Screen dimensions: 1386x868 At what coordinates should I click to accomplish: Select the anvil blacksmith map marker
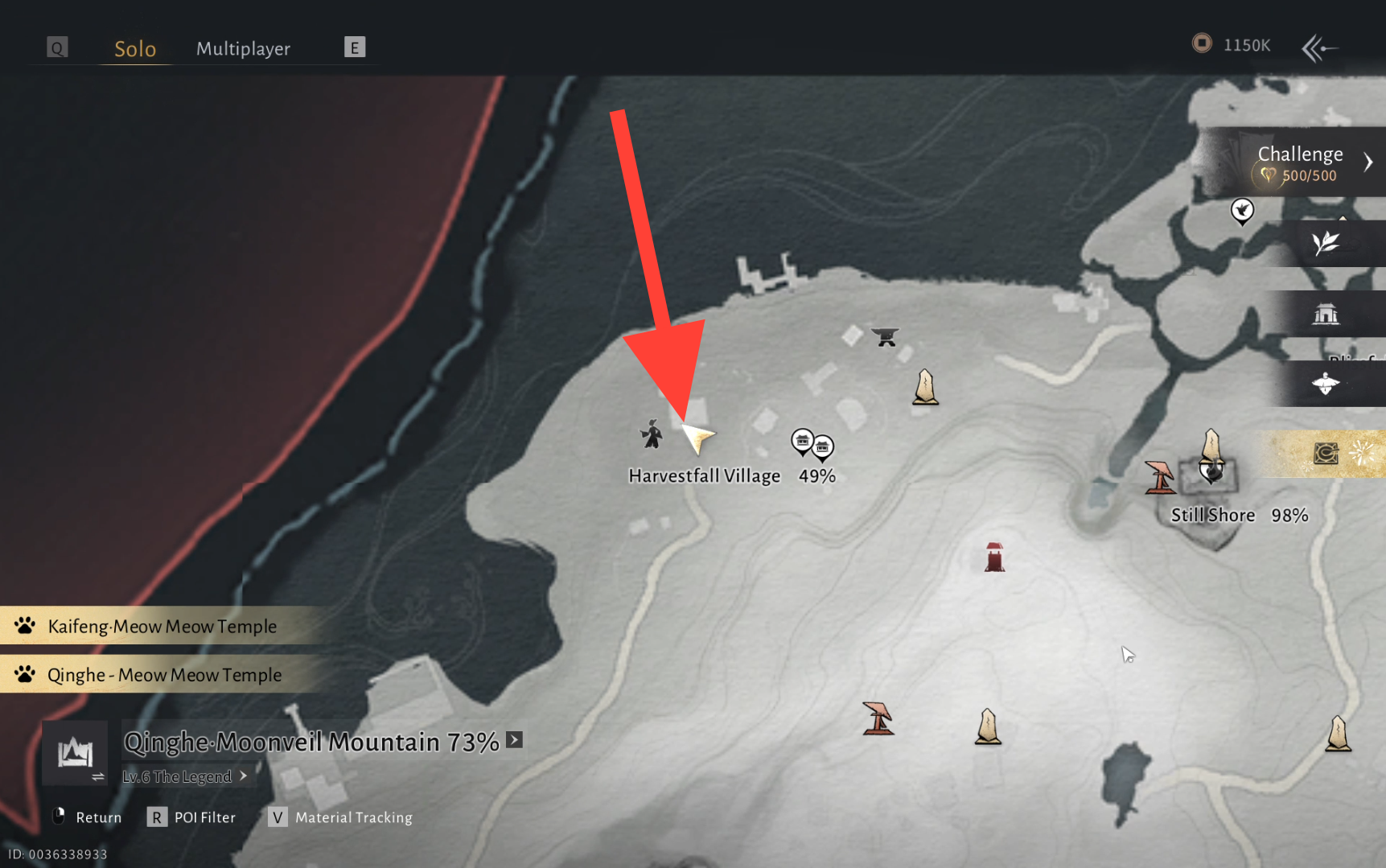[x=886, y=336]
